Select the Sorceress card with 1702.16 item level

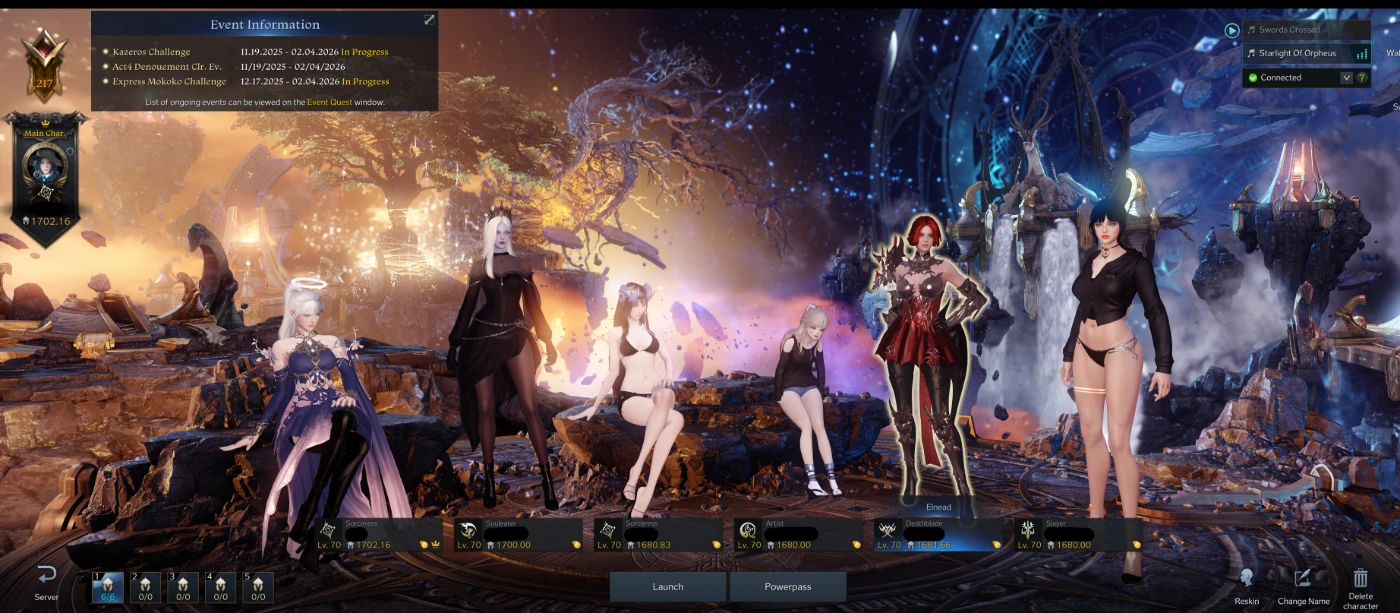pos(377,535)
